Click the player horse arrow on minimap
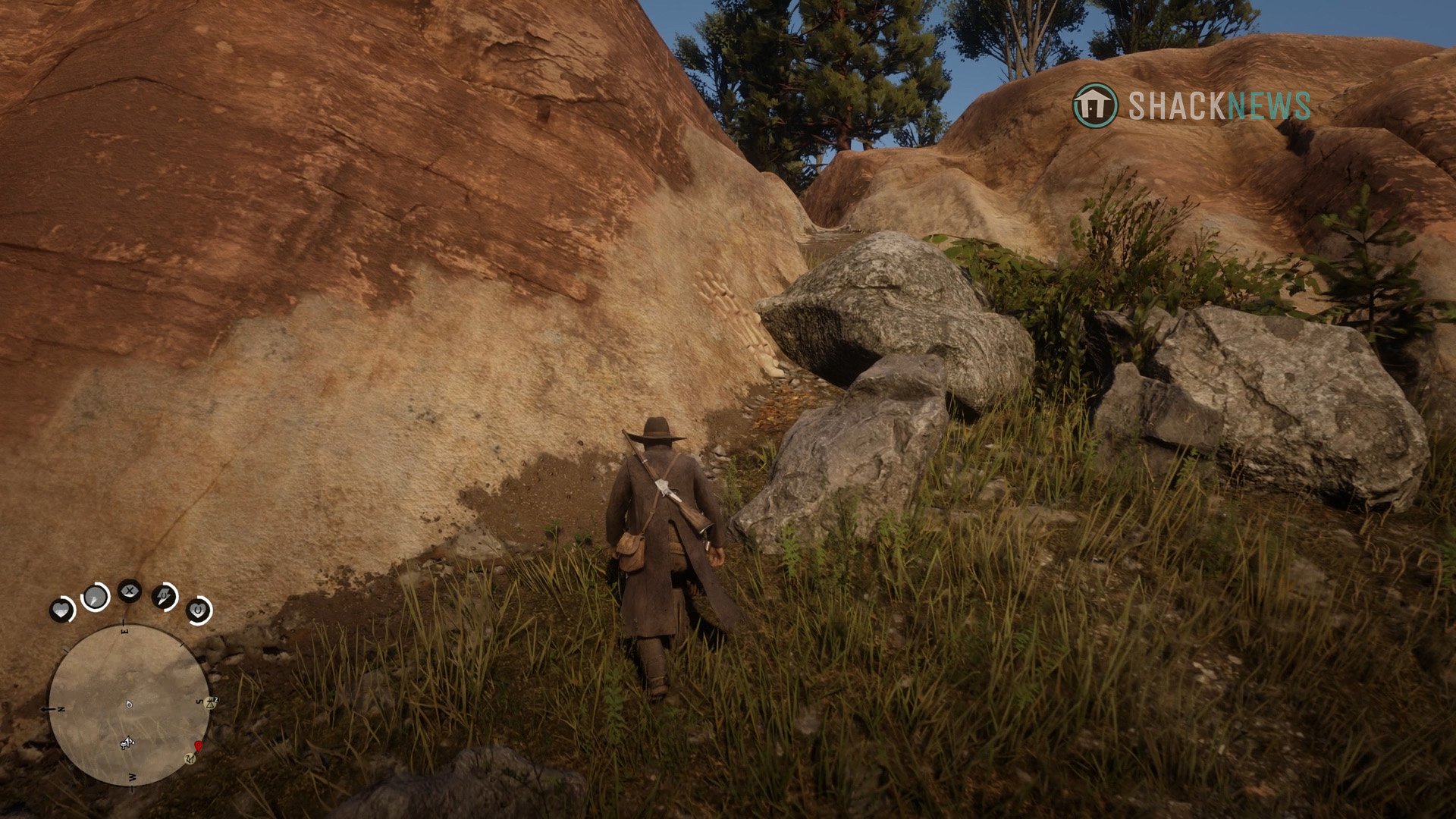The width and height of the screenshot is (1456, 819). pyautogui.click(x=127, y=742)
